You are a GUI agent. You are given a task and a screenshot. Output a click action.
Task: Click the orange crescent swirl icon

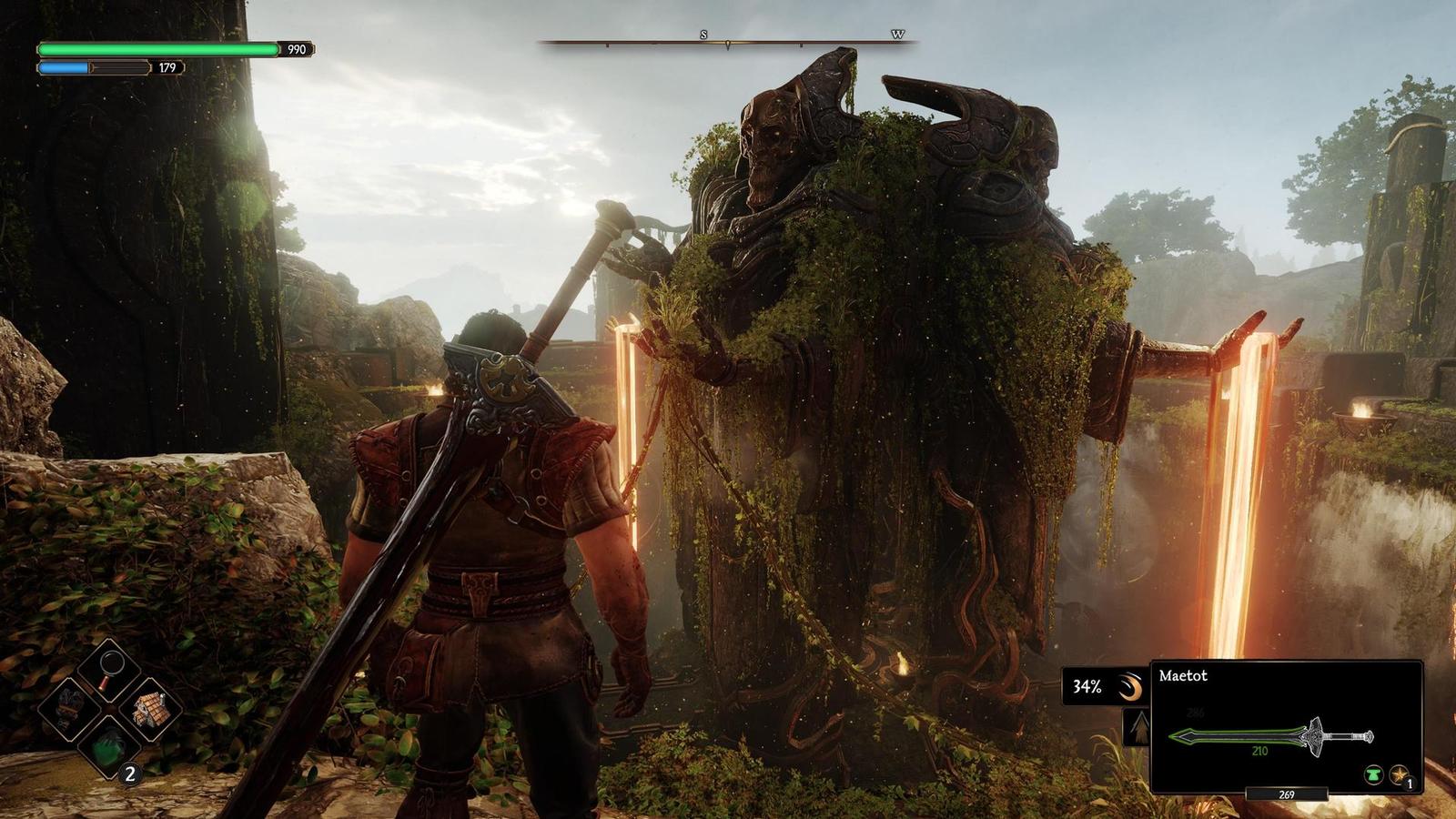1130,687
